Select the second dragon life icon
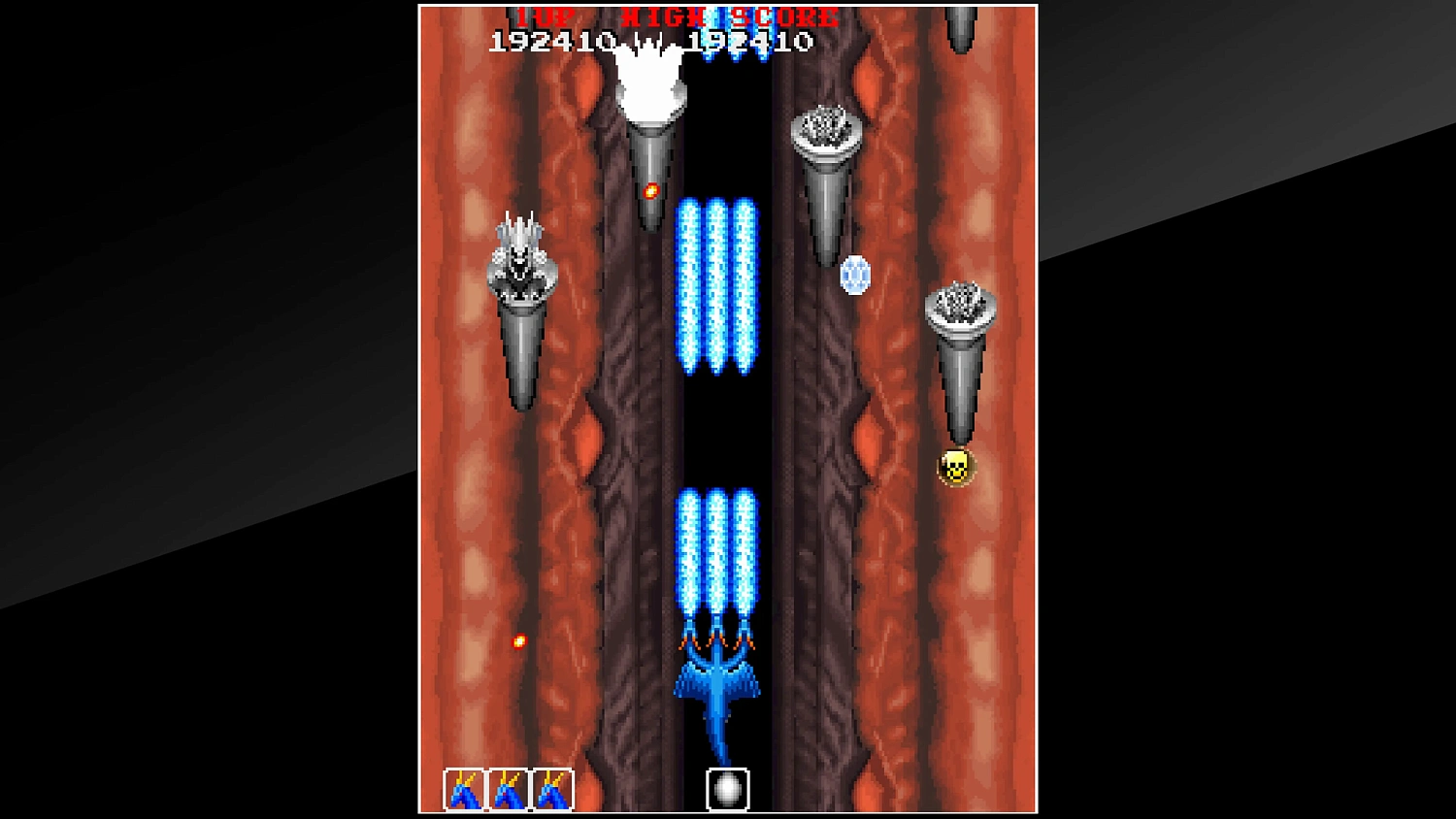This screenshot has width=1456, height=819. point(506,788)
